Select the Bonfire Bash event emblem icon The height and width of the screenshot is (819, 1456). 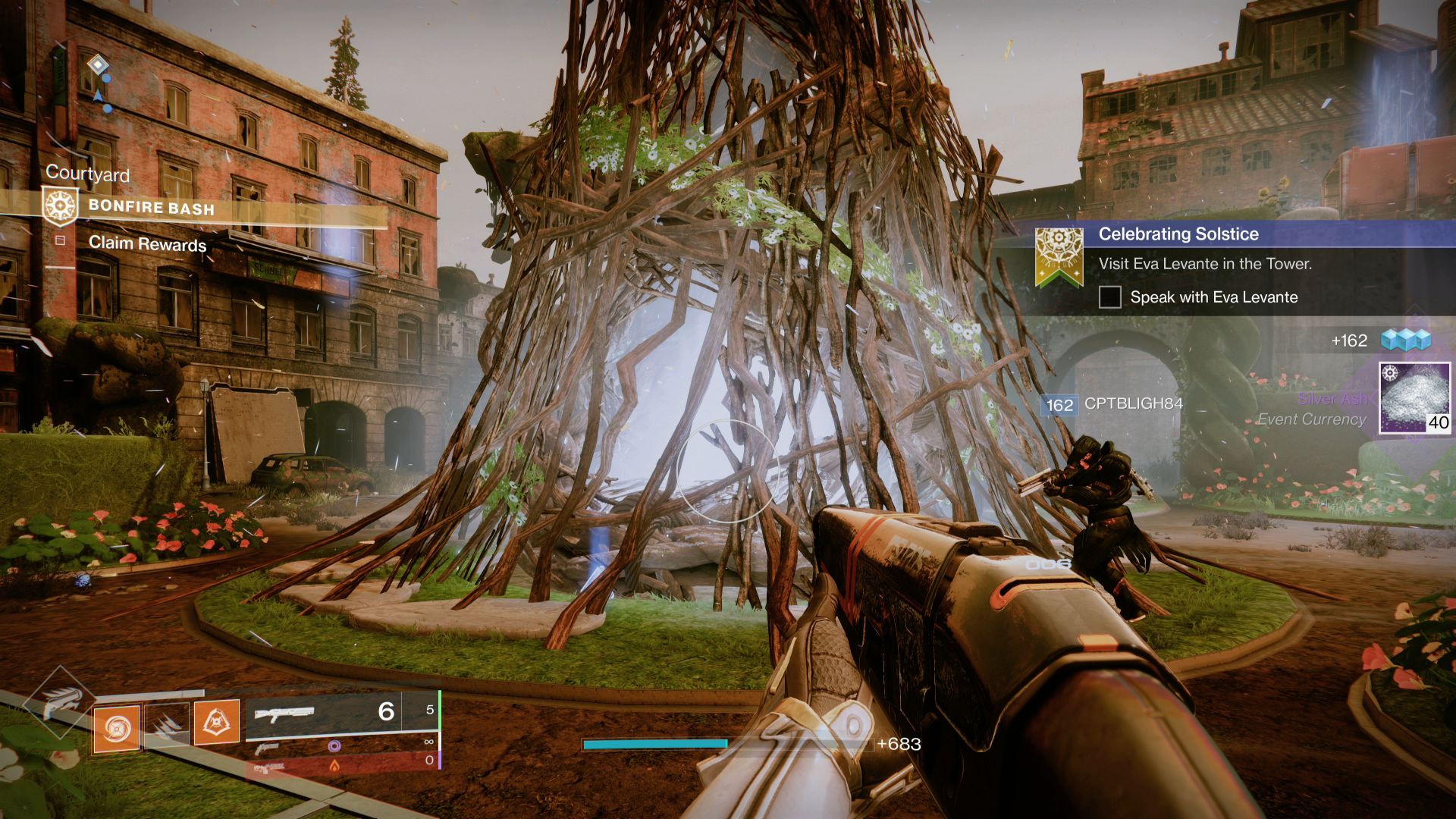pyautogui.click(x=59, y=206)
